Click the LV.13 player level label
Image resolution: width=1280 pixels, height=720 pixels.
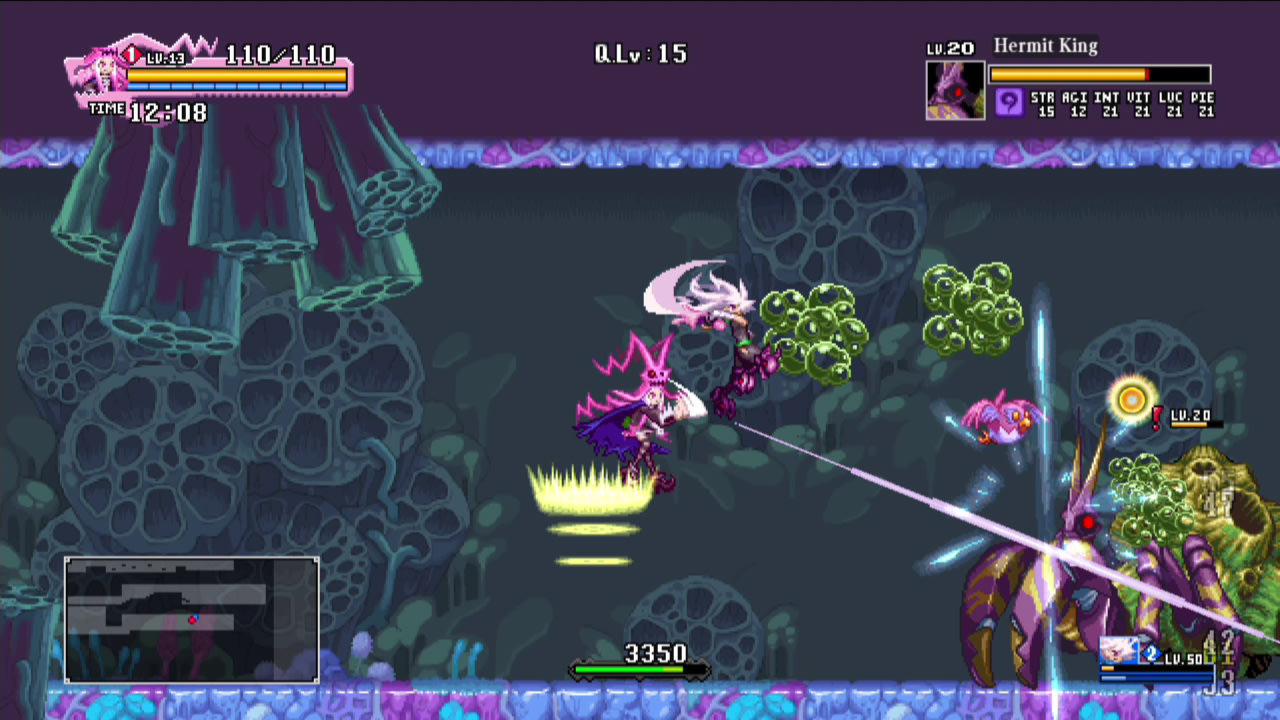[165, 58]
